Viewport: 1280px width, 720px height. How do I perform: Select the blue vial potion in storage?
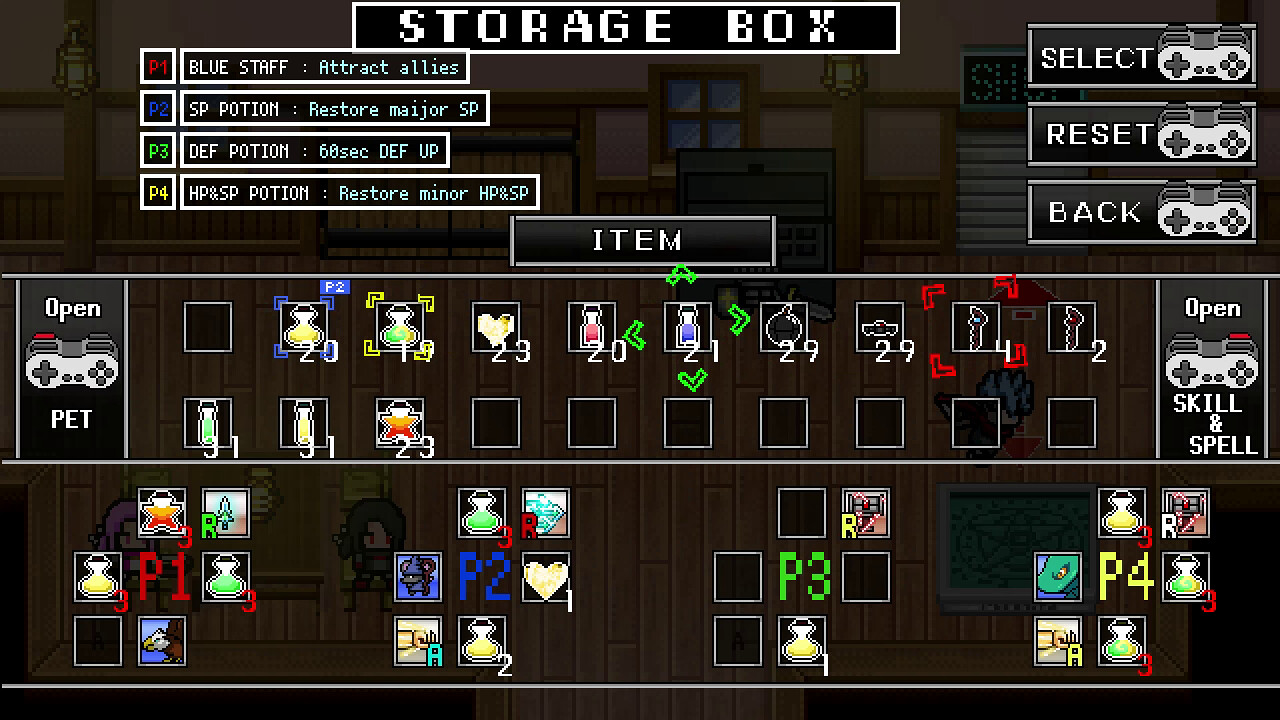pos(688,325)
